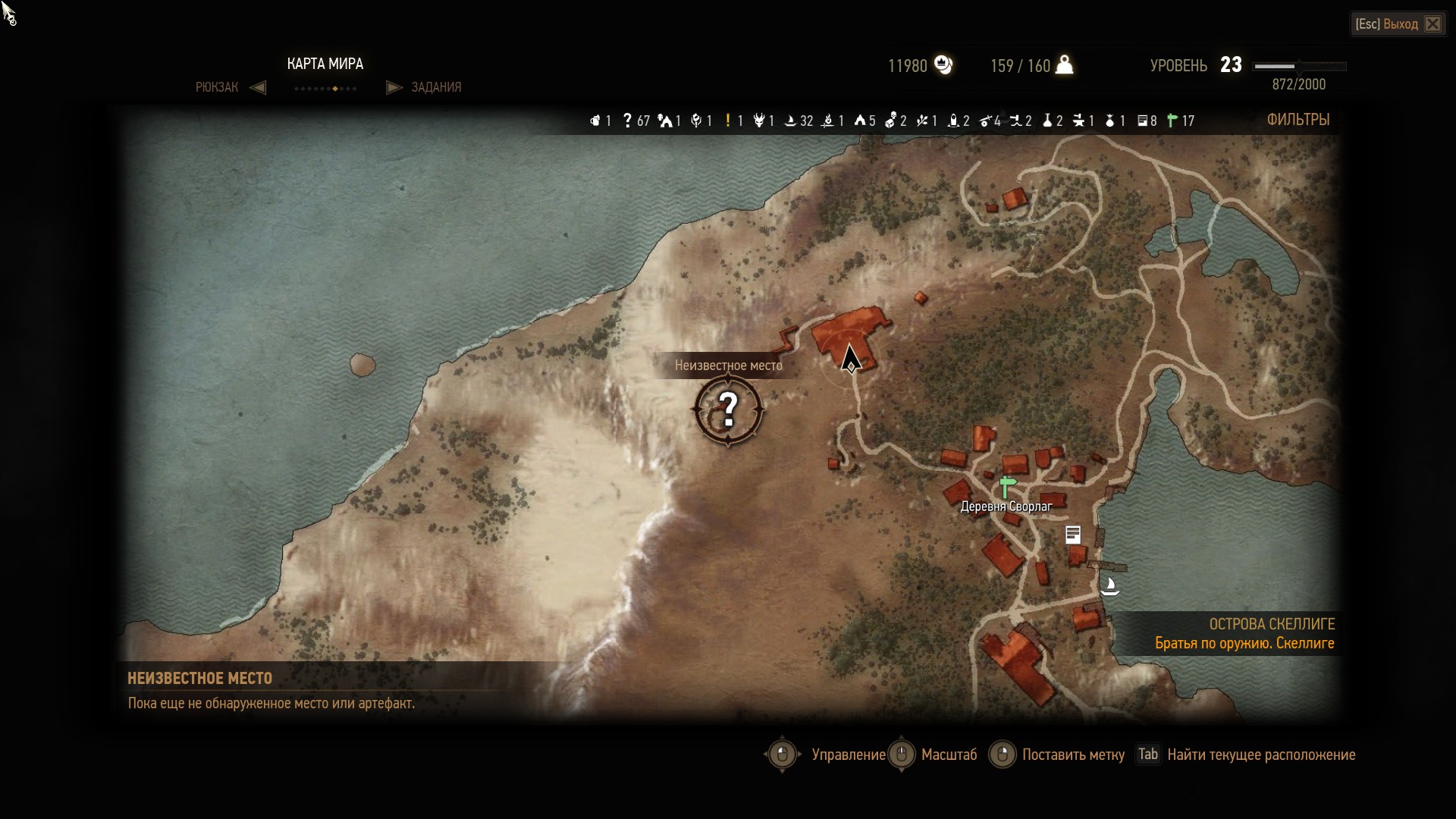
Task: Select the notice board marker on map
Action: pos(1072,535)
